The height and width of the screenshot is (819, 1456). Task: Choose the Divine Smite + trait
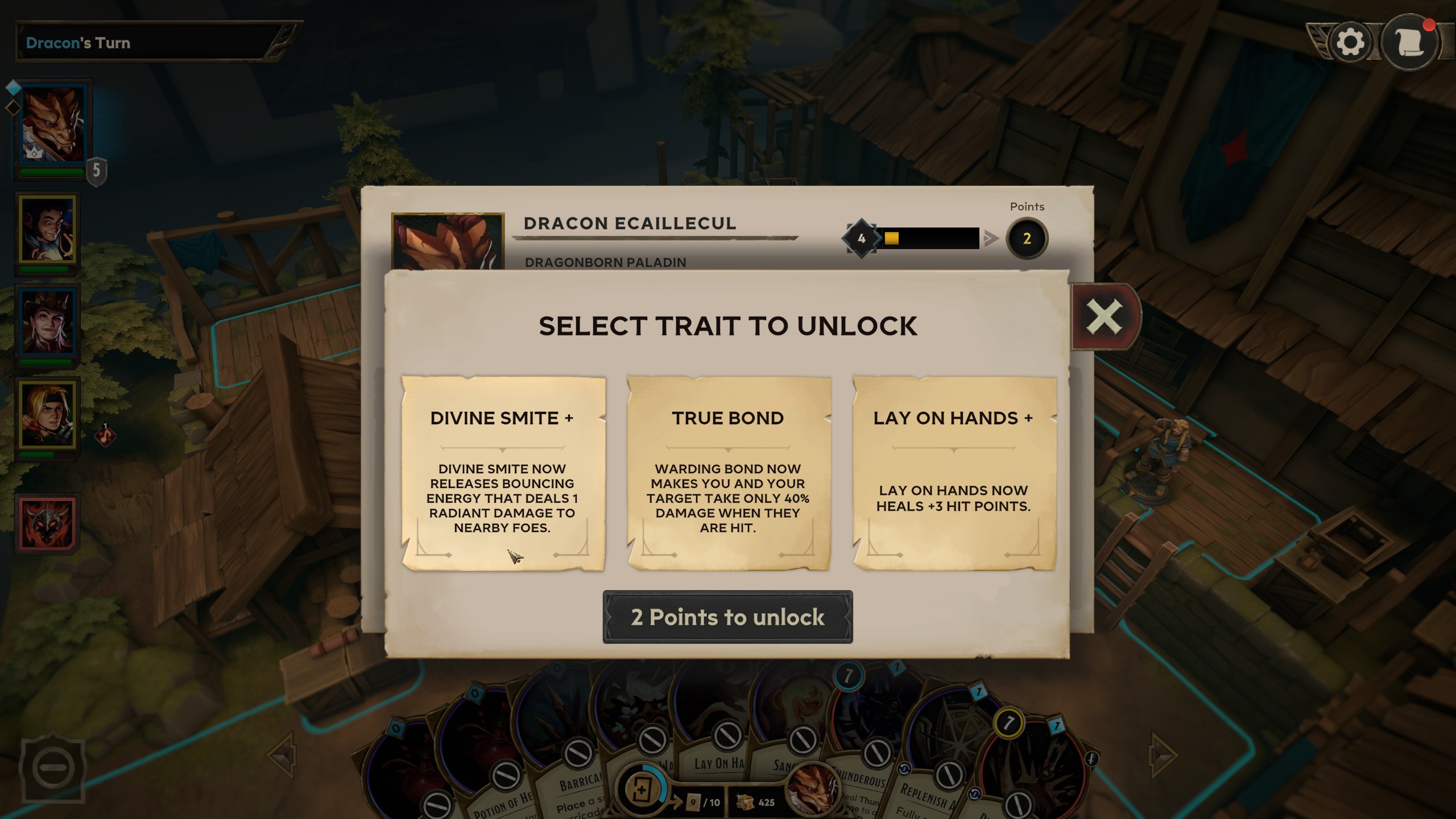click(x=503, y=473)
